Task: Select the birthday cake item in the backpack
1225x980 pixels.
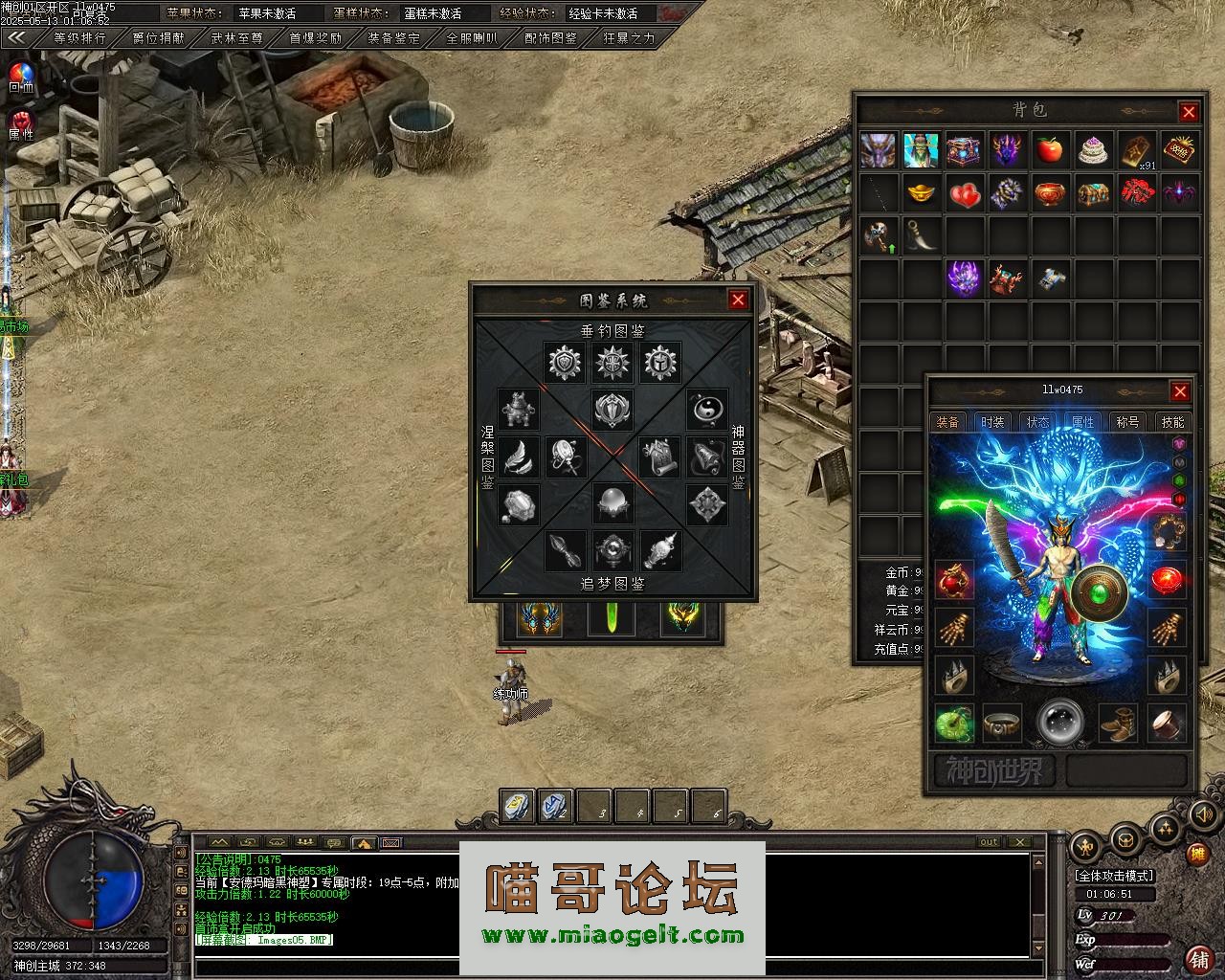Action: coord(1094,150)
